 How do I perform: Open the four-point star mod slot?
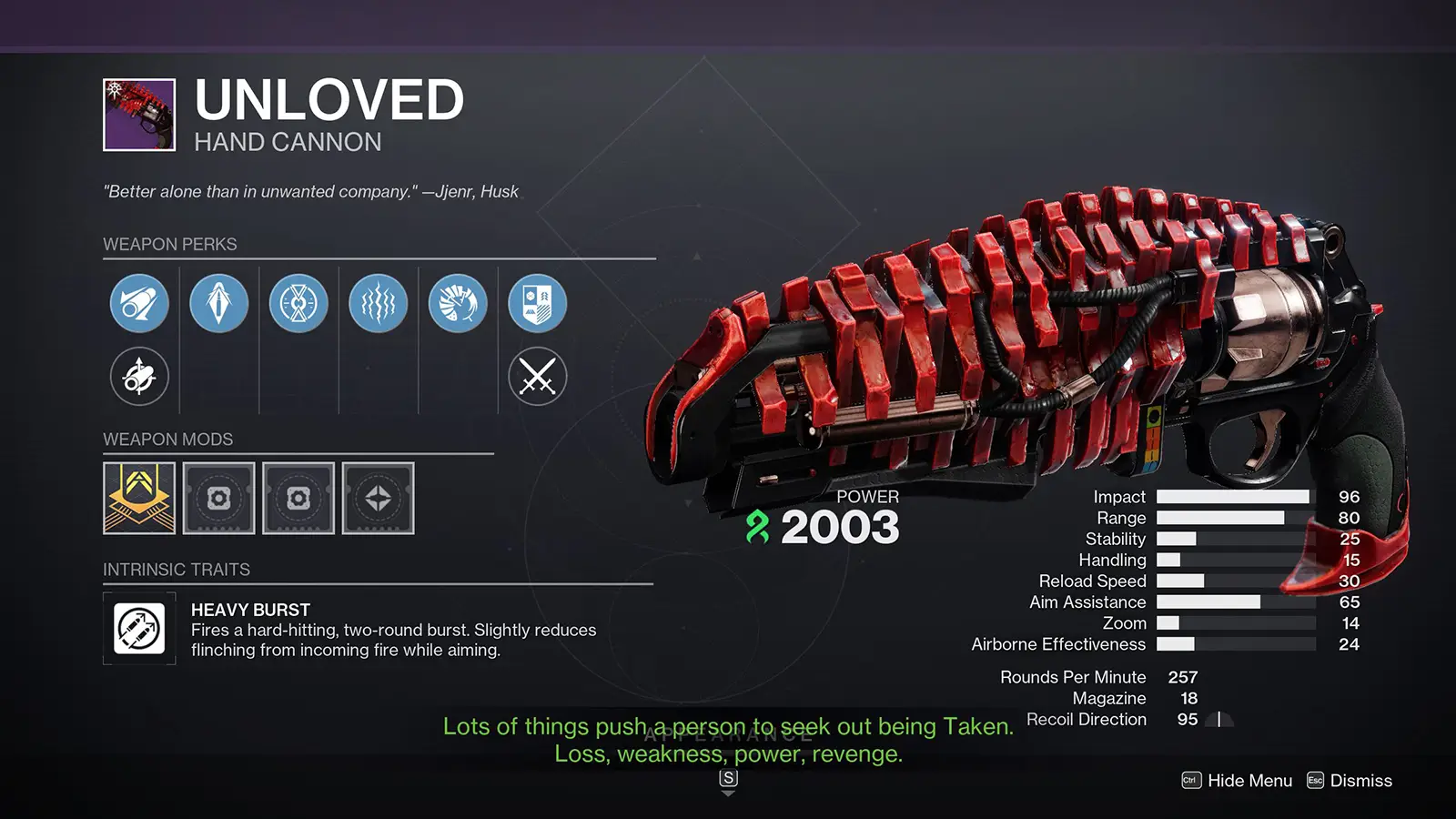pos(378,498)
